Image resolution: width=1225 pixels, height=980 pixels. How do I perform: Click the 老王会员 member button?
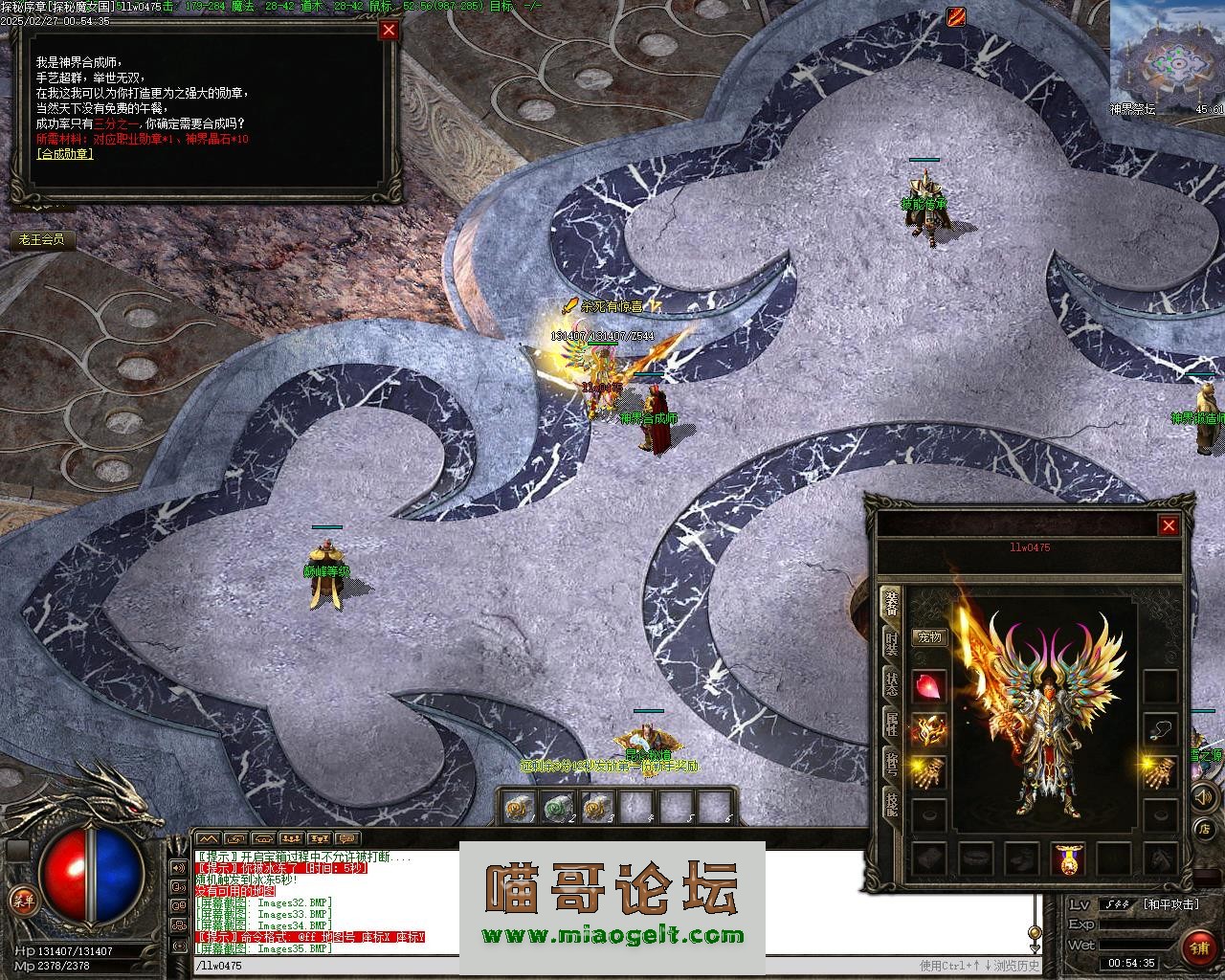[41, 239]
